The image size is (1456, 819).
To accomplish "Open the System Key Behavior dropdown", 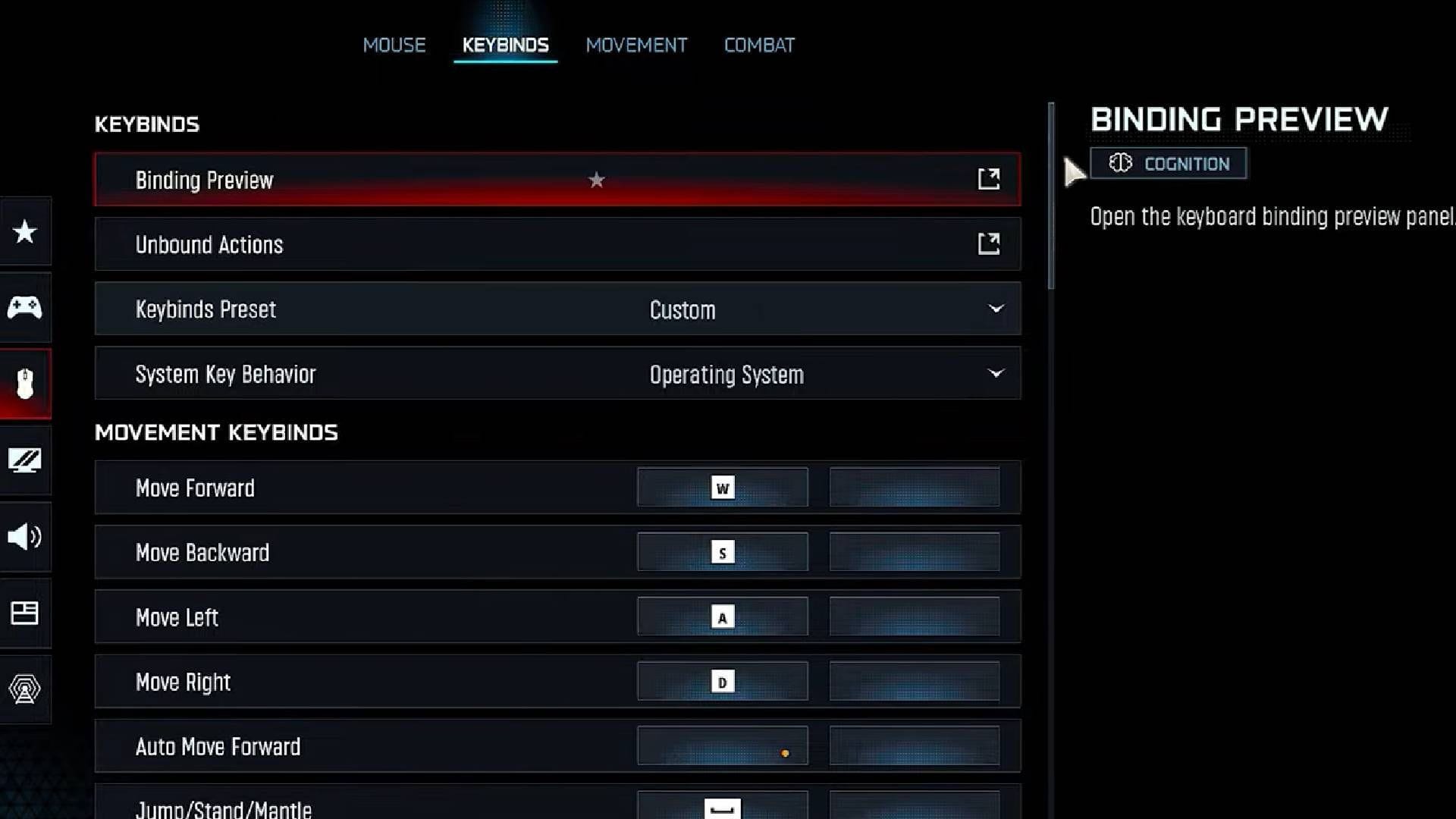I will point(996,373).
